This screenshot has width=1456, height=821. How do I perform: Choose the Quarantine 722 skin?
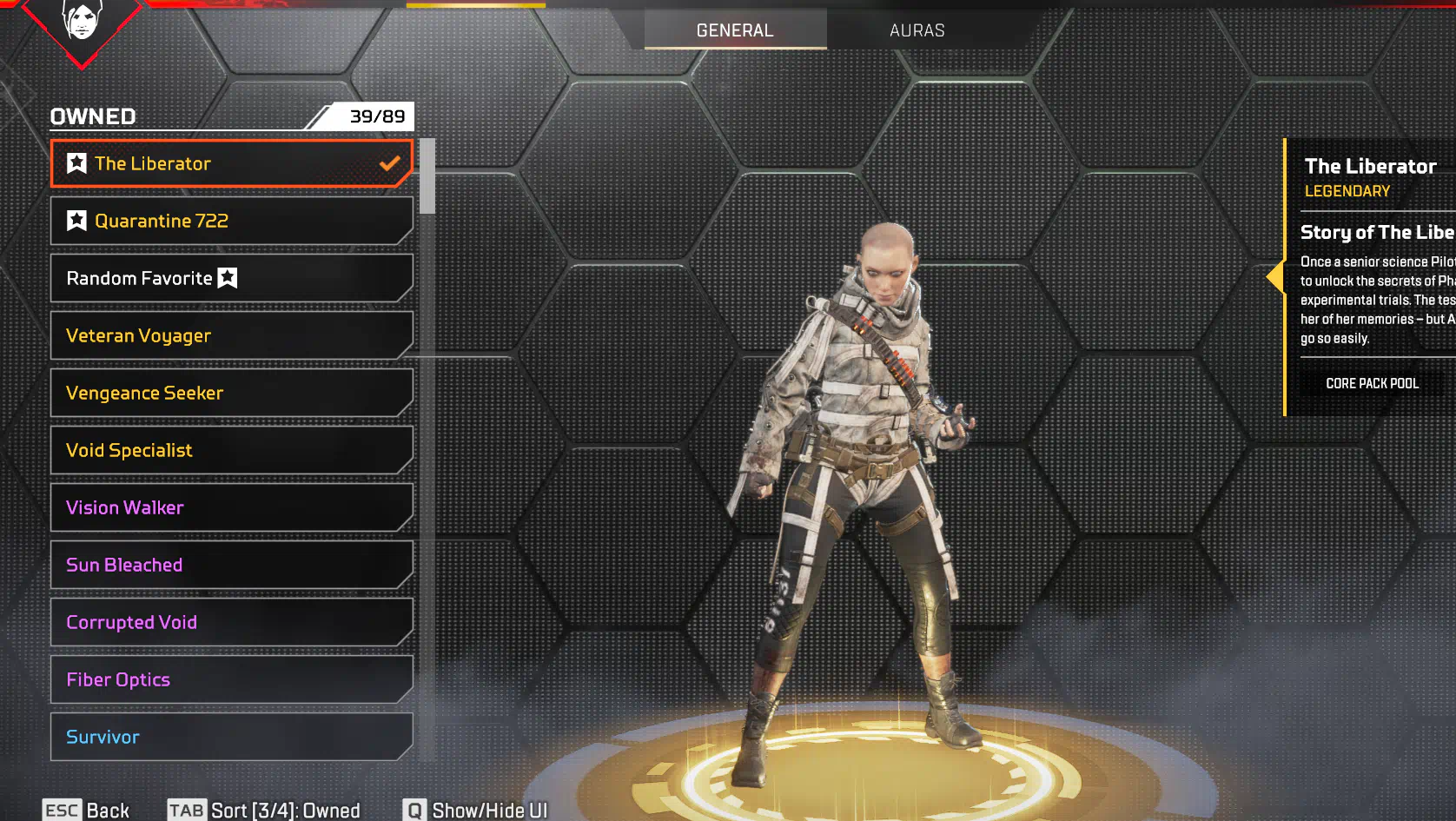coord(231,221)
